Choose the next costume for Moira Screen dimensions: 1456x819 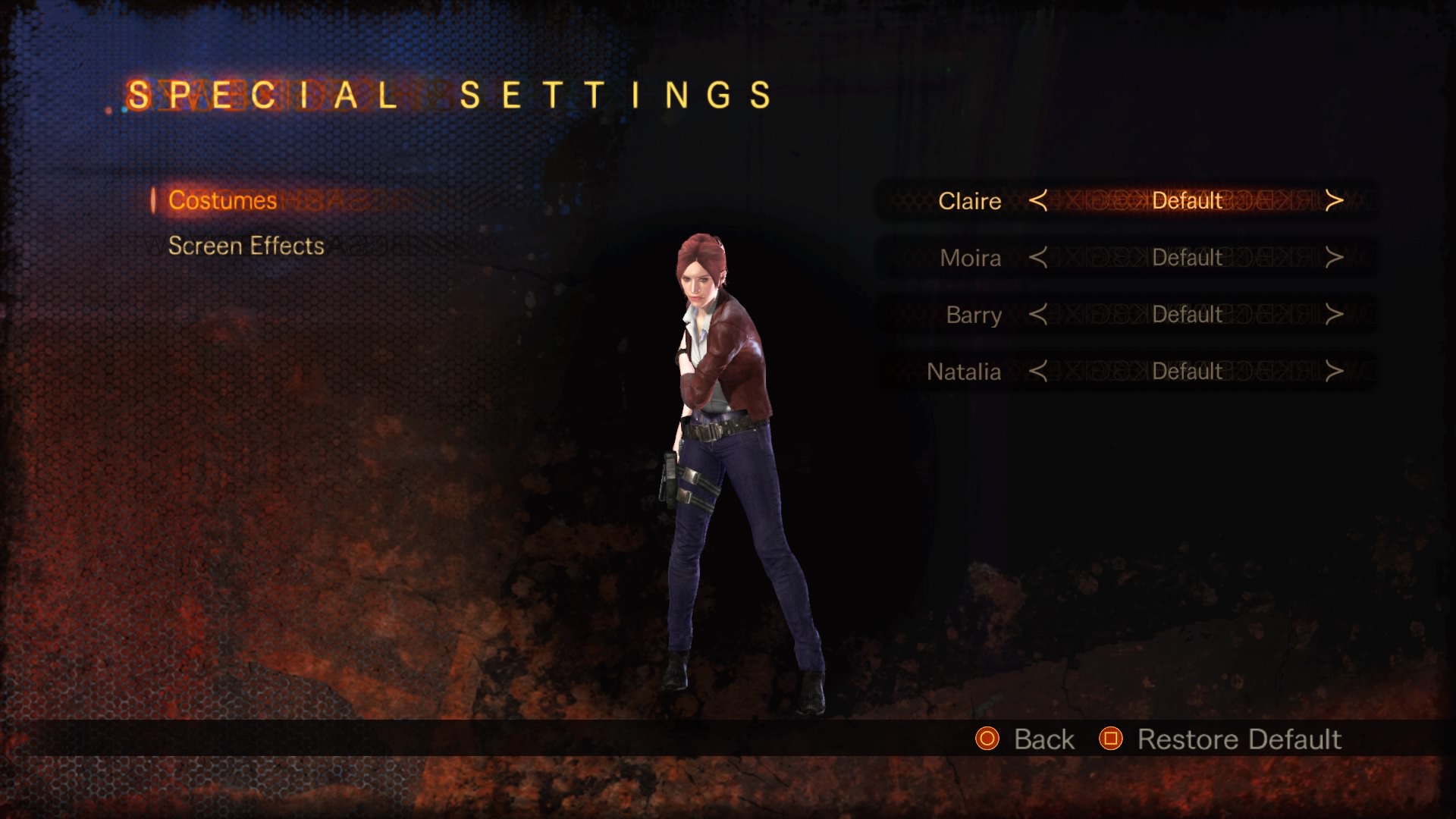[1334, 258]
